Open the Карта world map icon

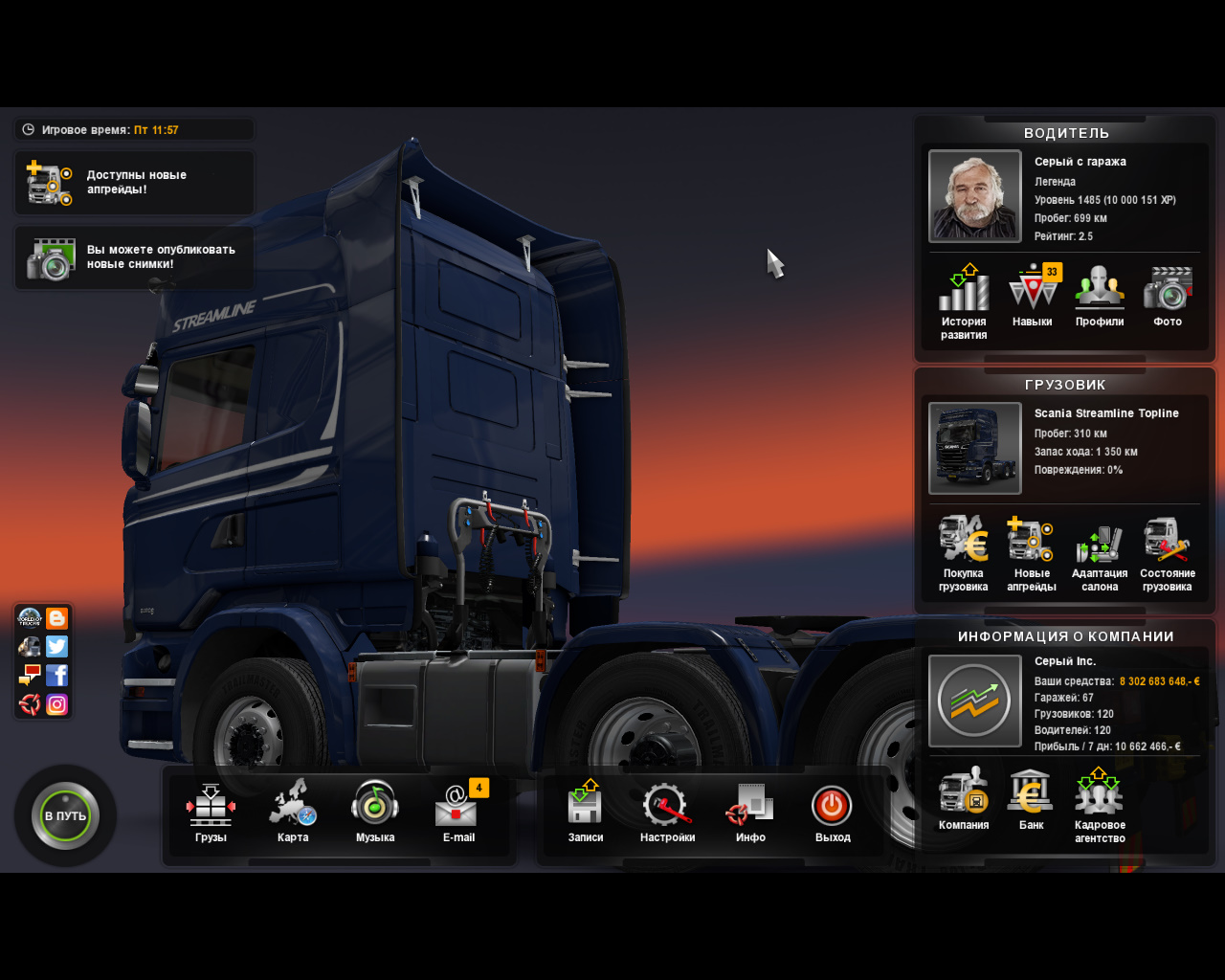point(292,807)
